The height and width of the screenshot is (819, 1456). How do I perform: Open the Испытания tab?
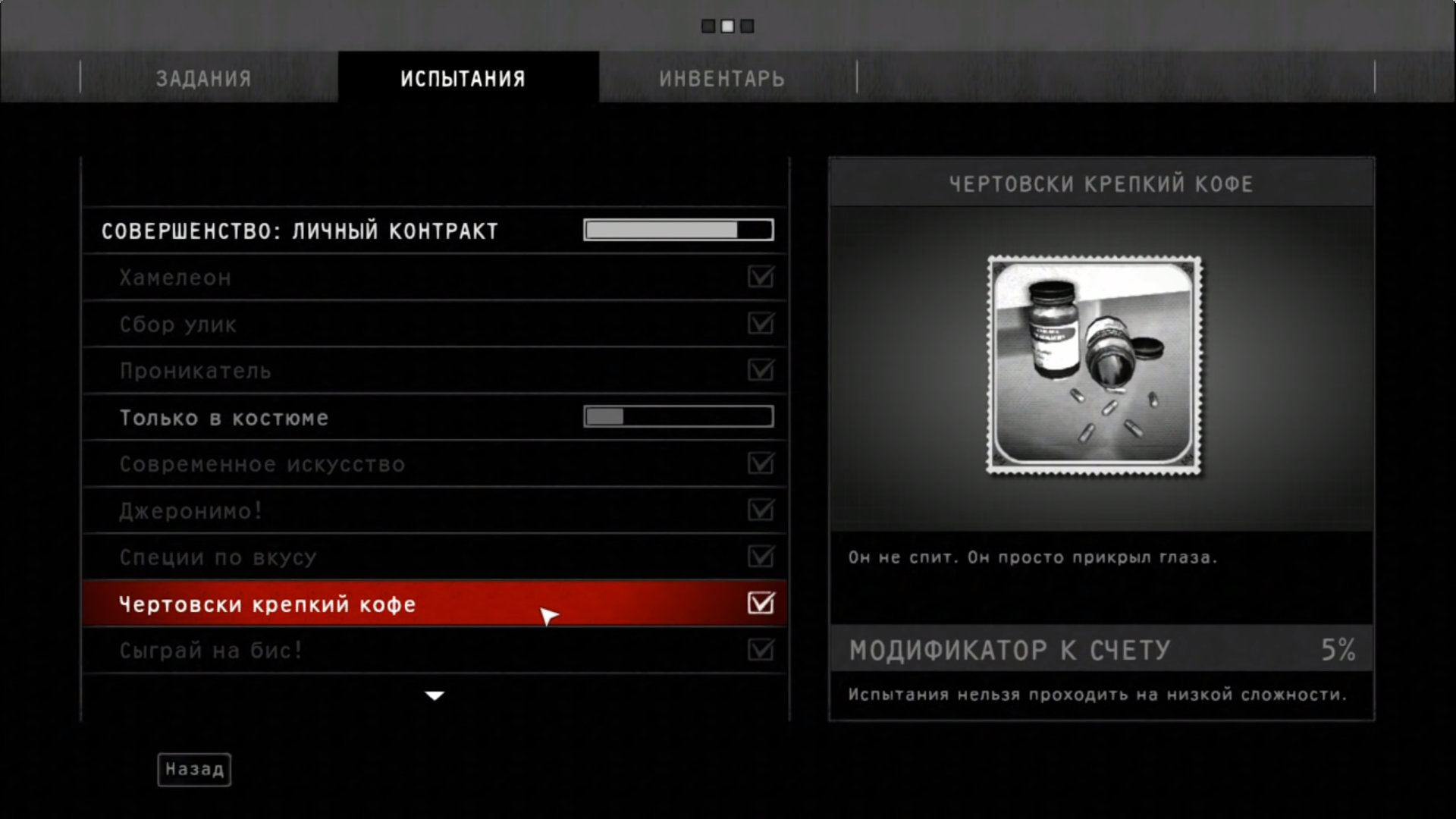[x=463, y=78]
